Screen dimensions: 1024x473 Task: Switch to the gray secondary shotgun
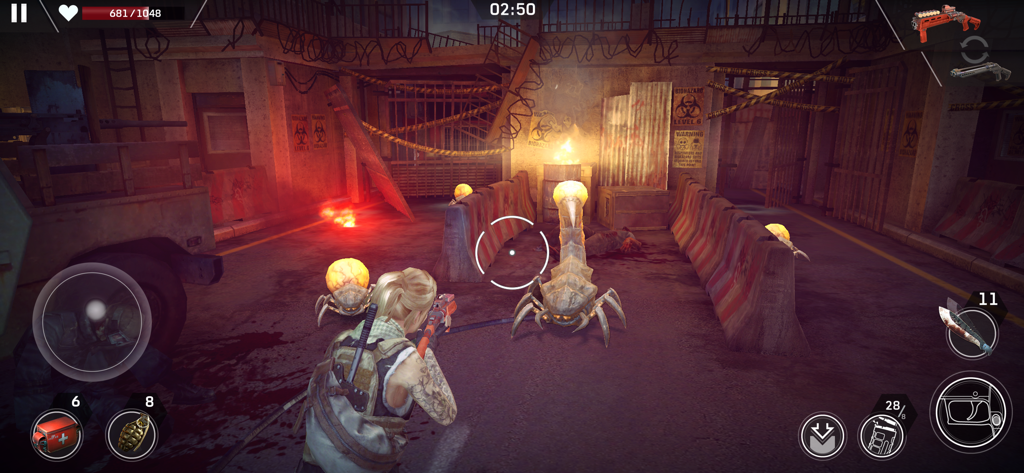[x=980, y=71]
